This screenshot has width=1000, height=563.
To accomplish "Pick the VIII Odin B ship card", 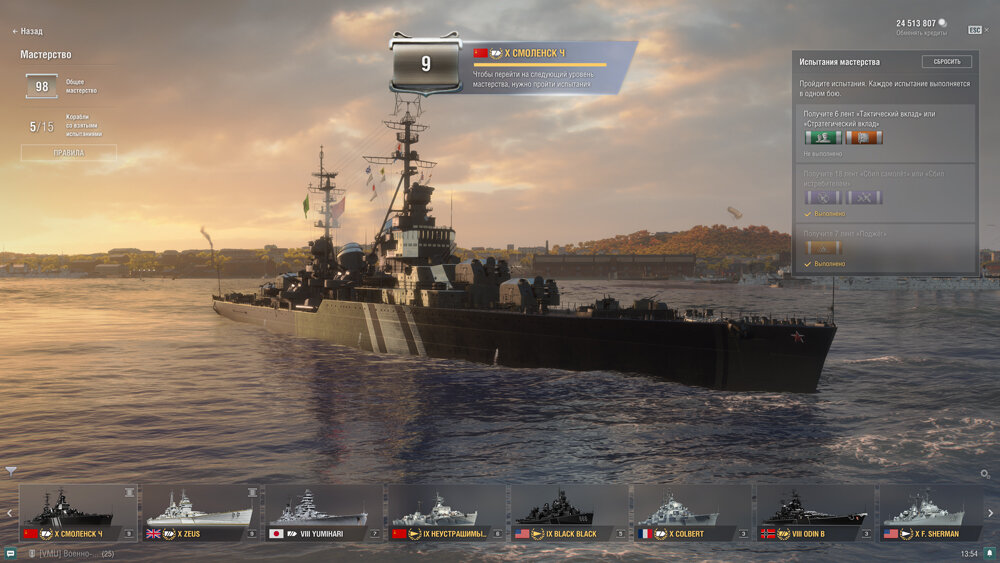I will coord(816,513).
